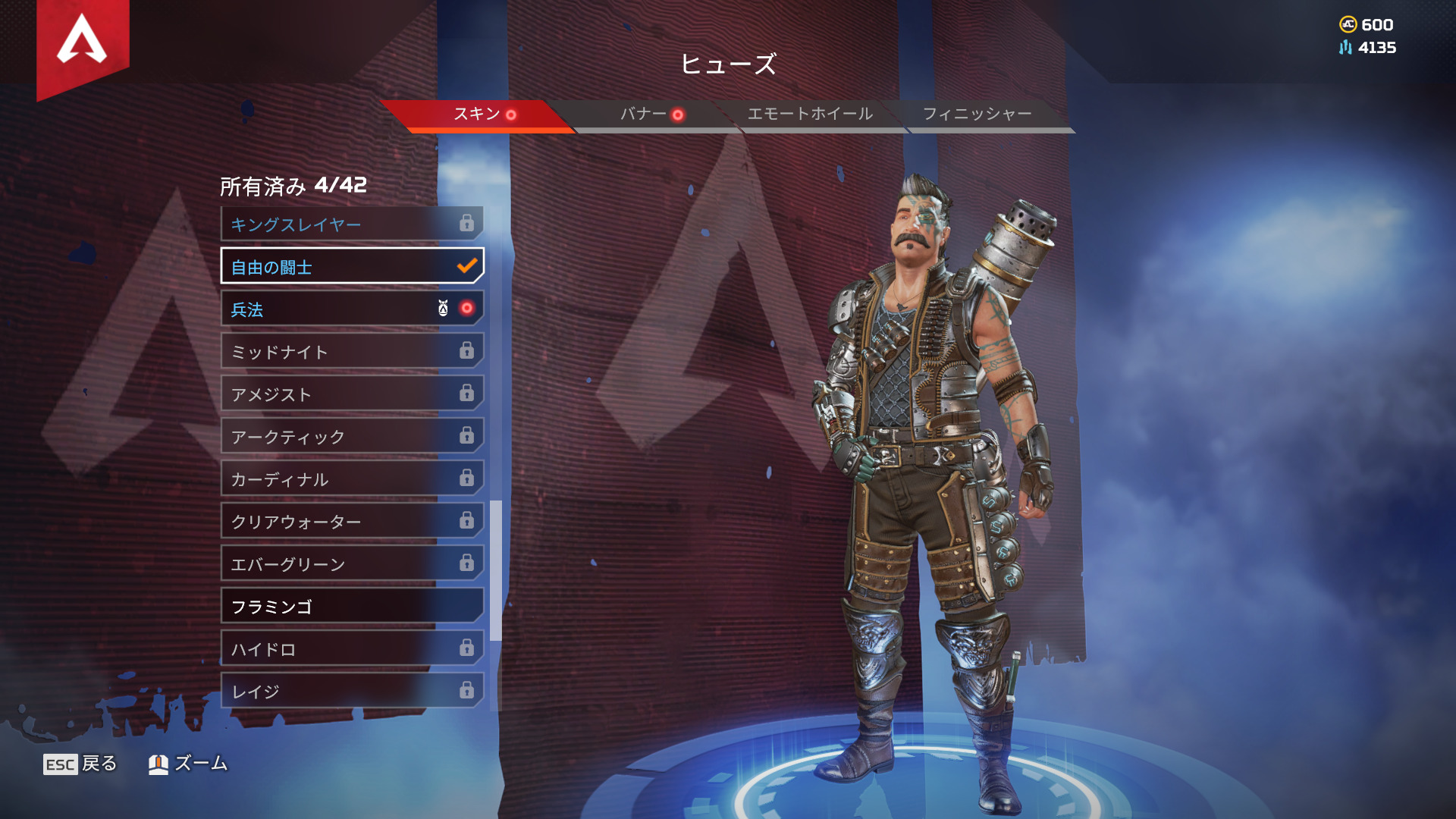Click the red Apex logo badge

click(x=83, y=42)
